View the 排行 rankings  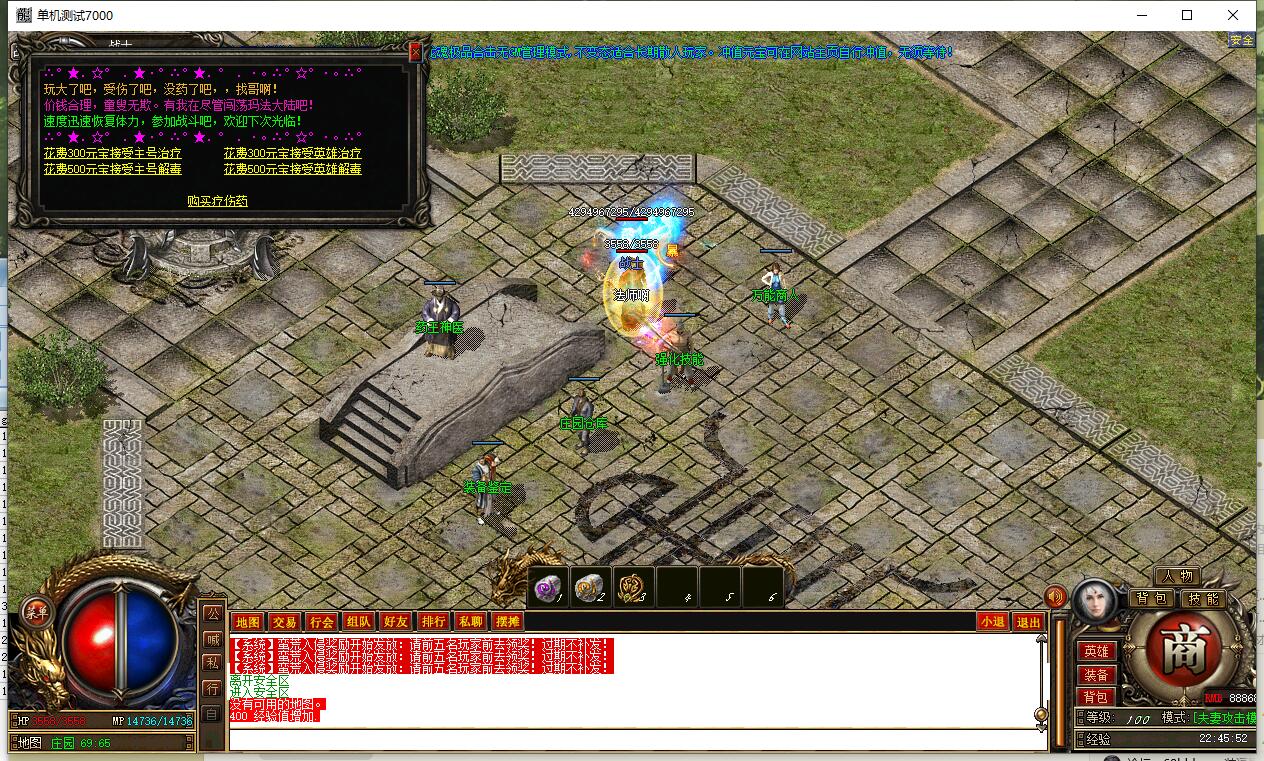(433, 622)
